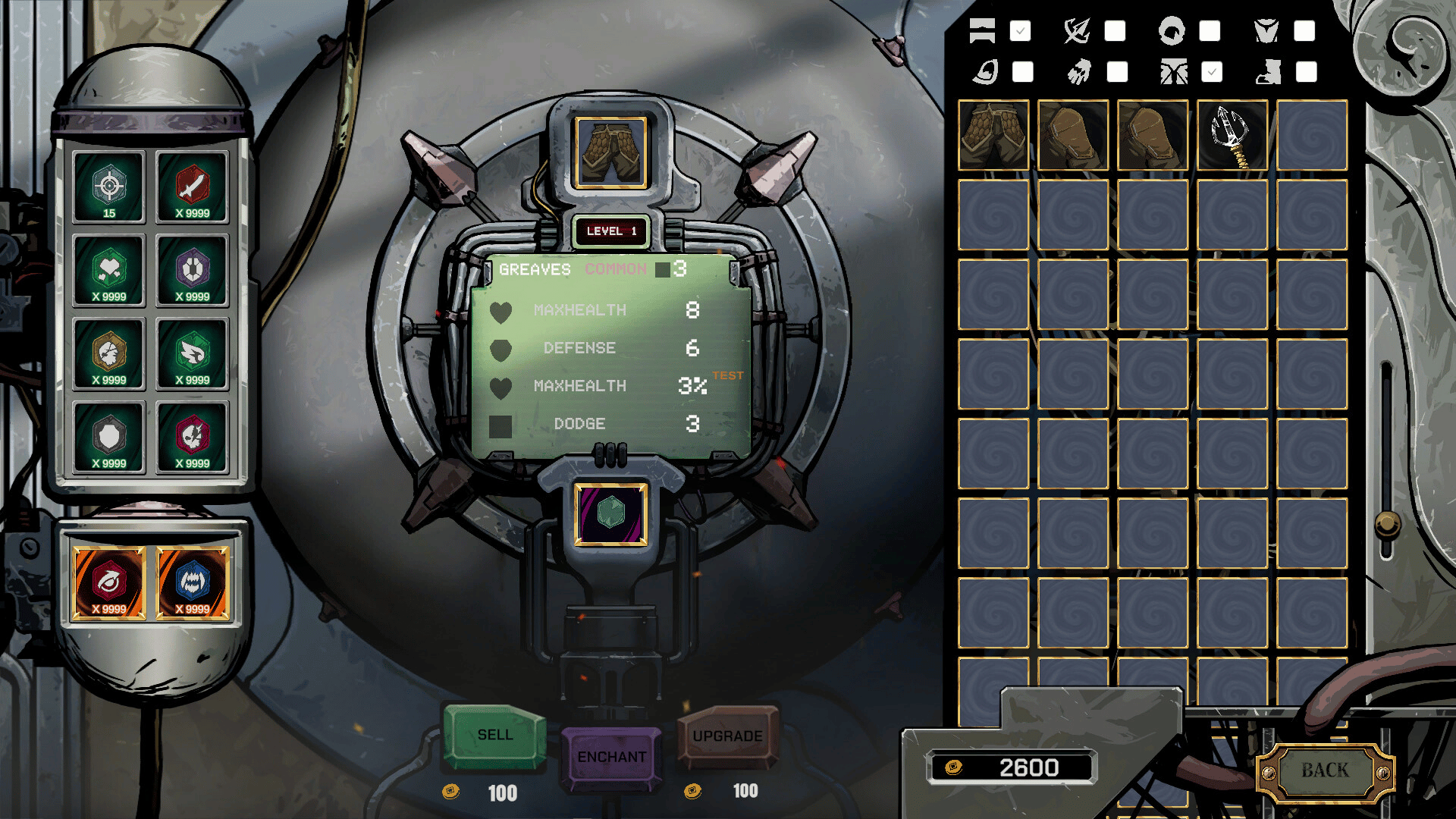Select the scaled greaves in the inventory
The image size is (1456, 819).
(x=993, y=135)
